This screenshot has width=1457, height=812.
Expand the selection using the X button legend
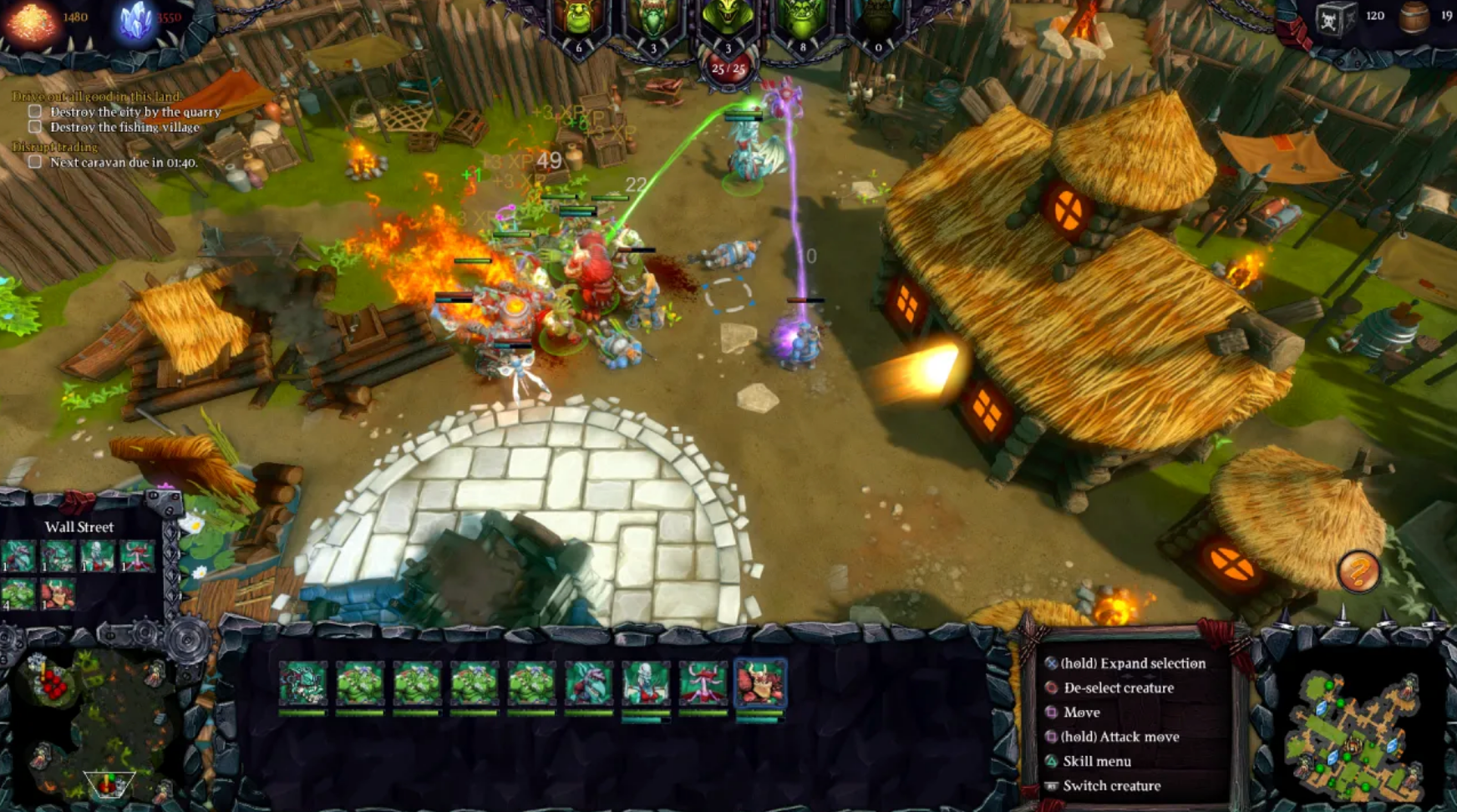1053,663
